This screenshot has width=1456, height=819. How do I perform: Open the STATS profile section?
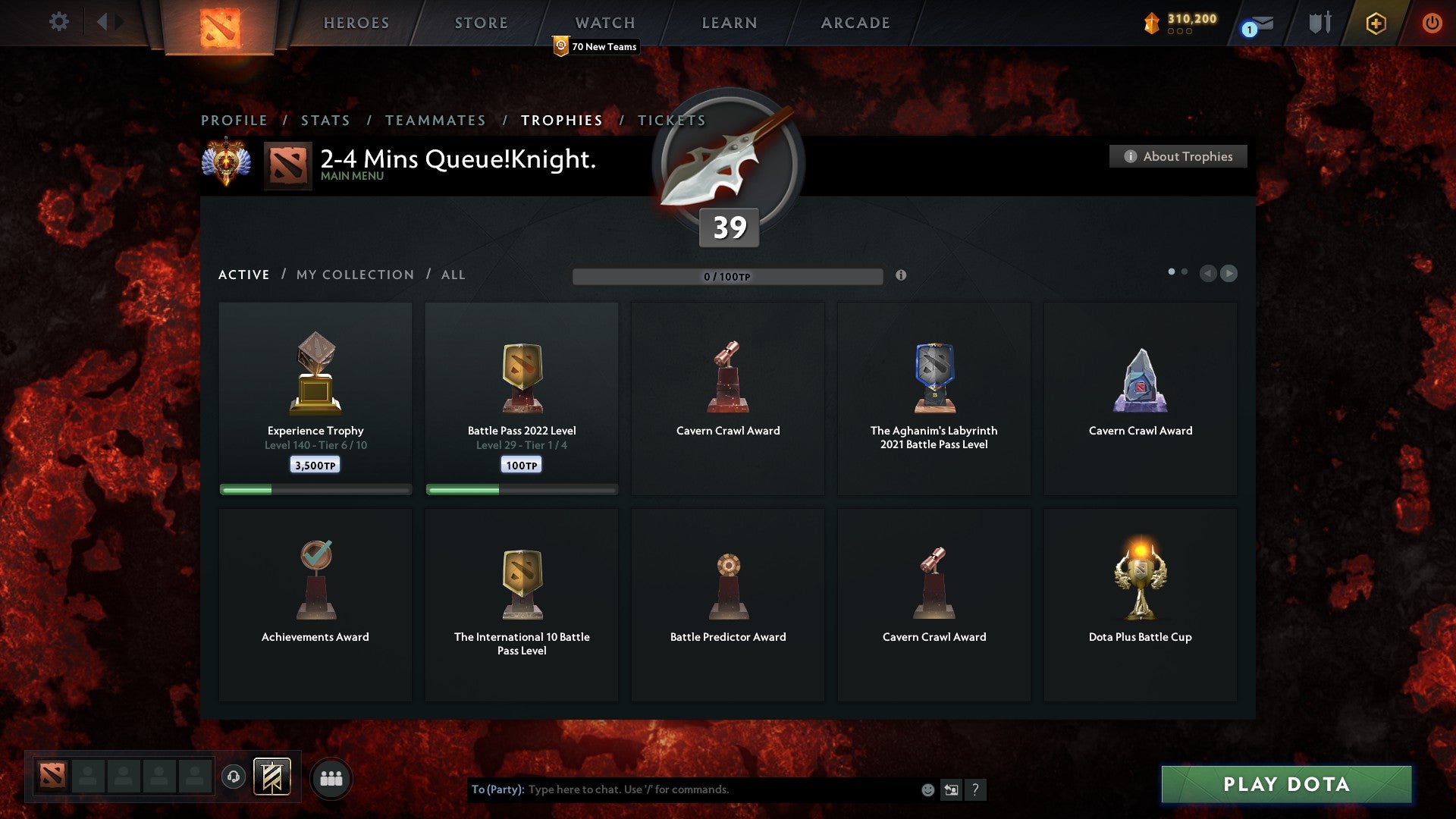325,120
